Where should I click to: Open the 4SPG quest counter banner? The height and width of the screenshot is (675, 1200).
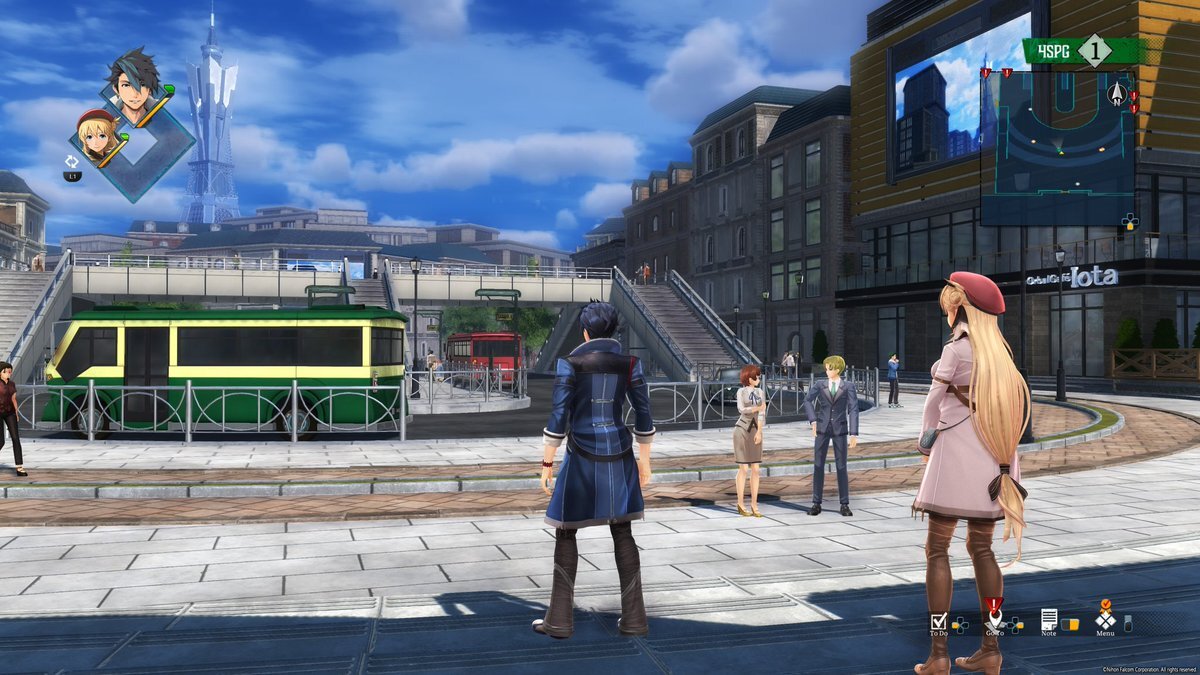(1082, 51)
